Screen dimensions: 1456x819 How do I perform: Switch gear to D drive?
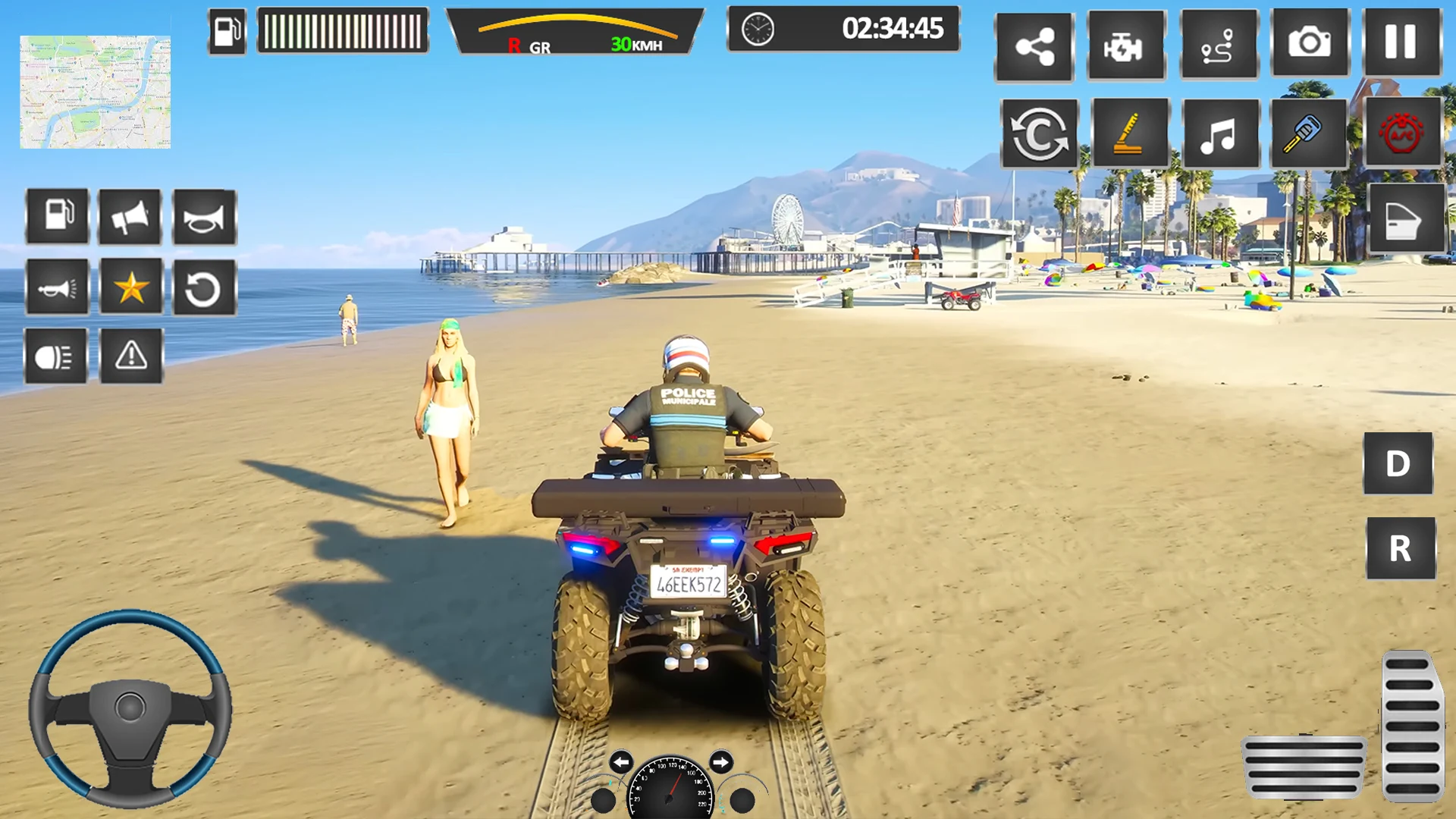coord(1398,463)
